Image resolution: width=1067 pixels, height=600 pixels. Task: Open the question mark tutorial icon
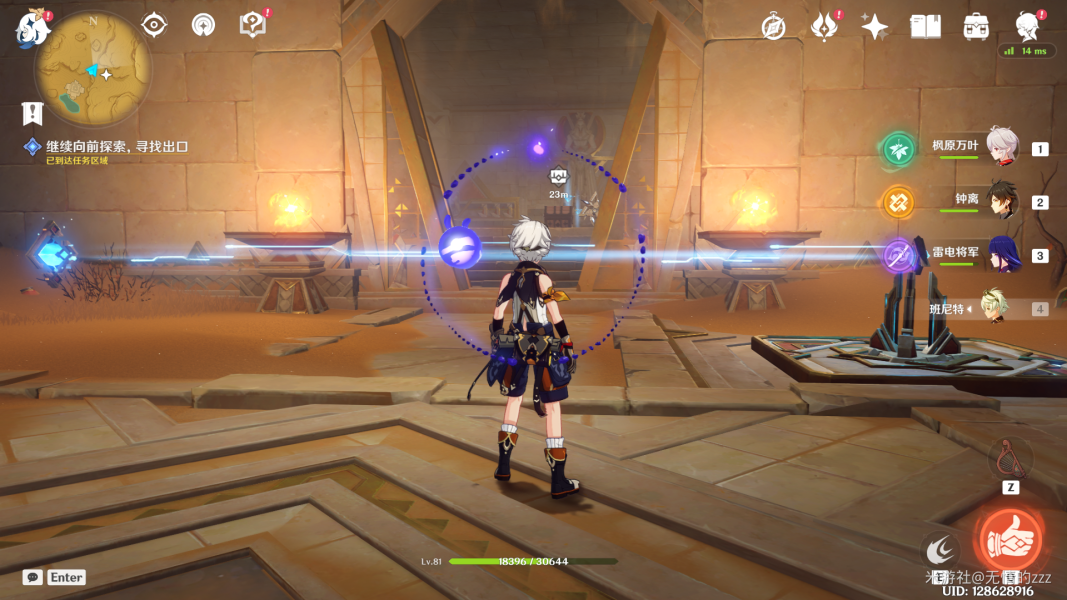[253, 25]
